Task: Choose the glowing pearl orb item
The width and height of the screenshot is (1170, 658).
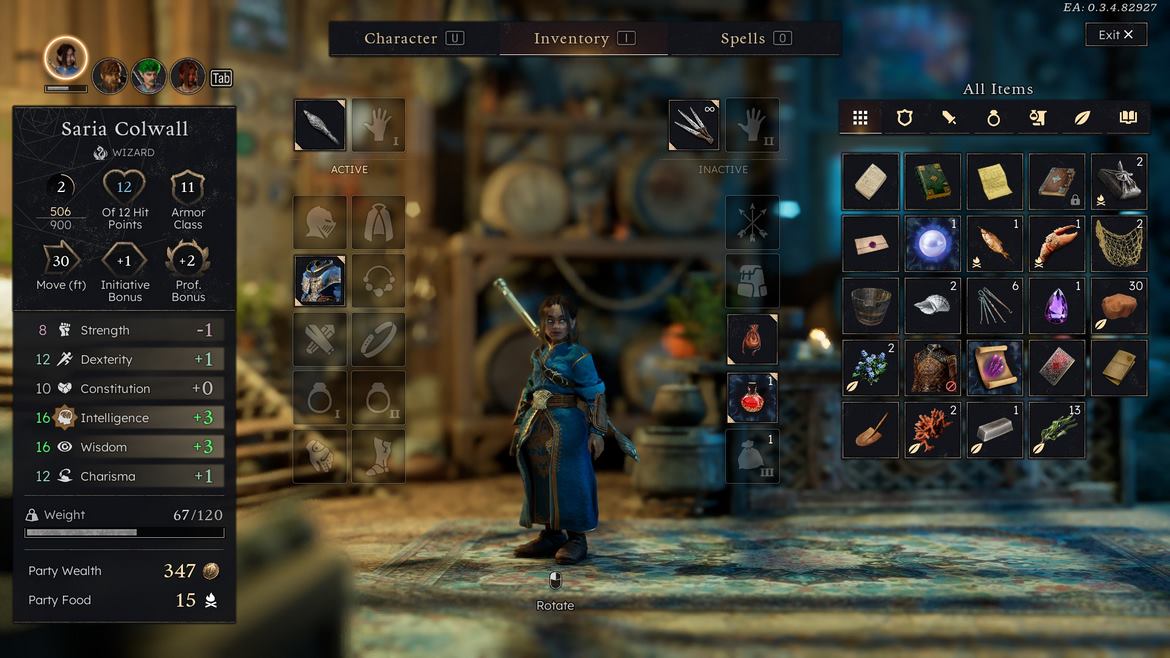Action: [933, 243]
